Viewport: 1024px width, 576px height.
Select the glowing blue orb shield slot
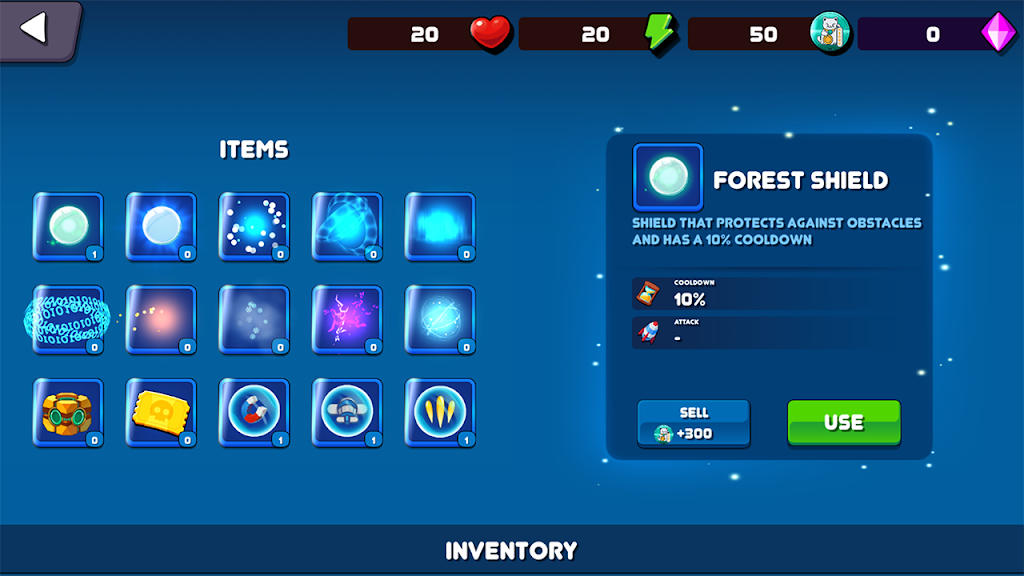point(161,226)
